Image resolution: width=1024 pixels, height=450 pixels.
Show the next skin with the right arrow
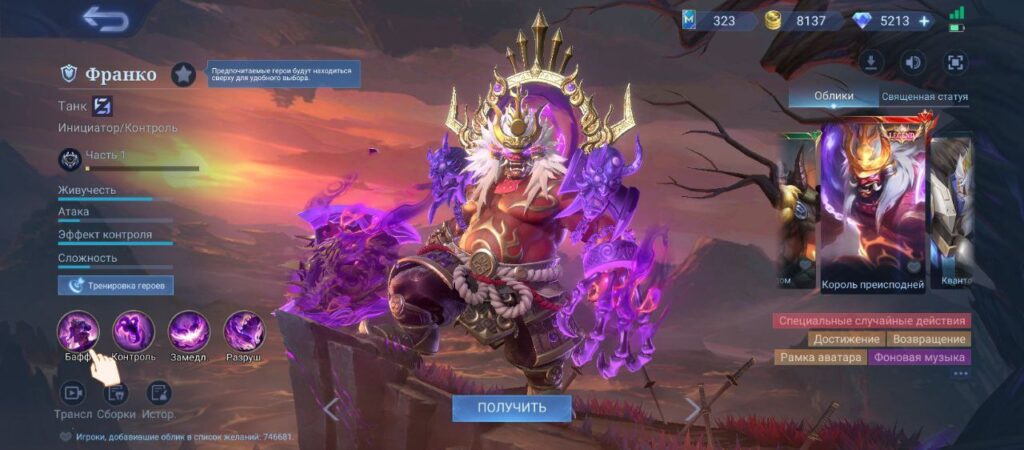pyautogui.click(x=692, y=408)
